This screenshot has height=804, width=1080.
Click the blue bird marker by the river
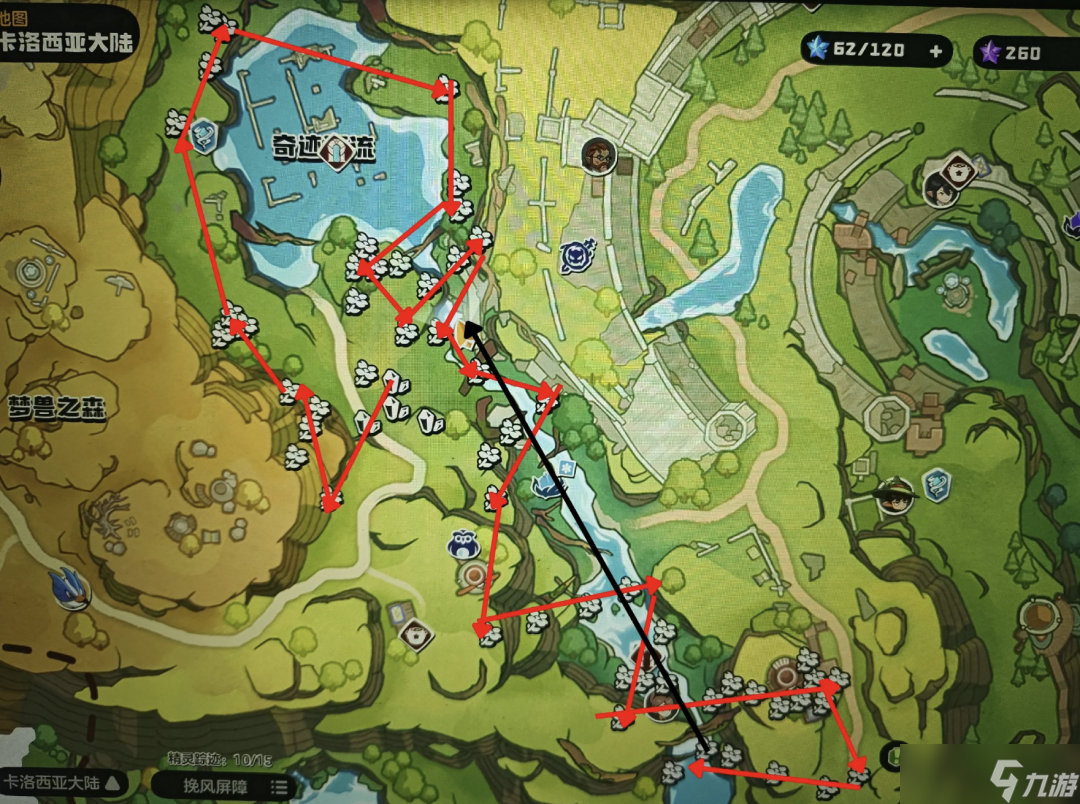pos(547,487)
